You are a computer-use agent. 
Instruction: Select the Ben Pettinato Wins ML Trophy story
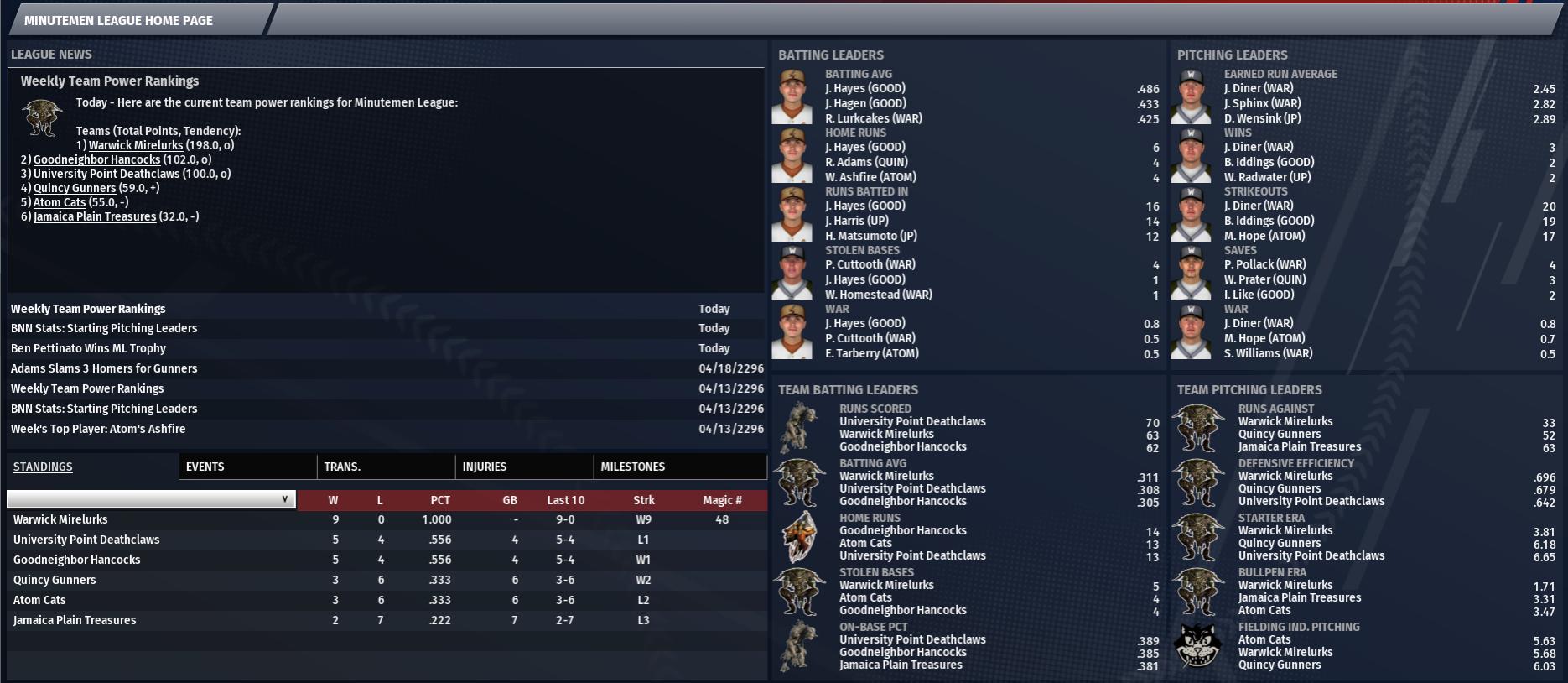pos(88,348)
